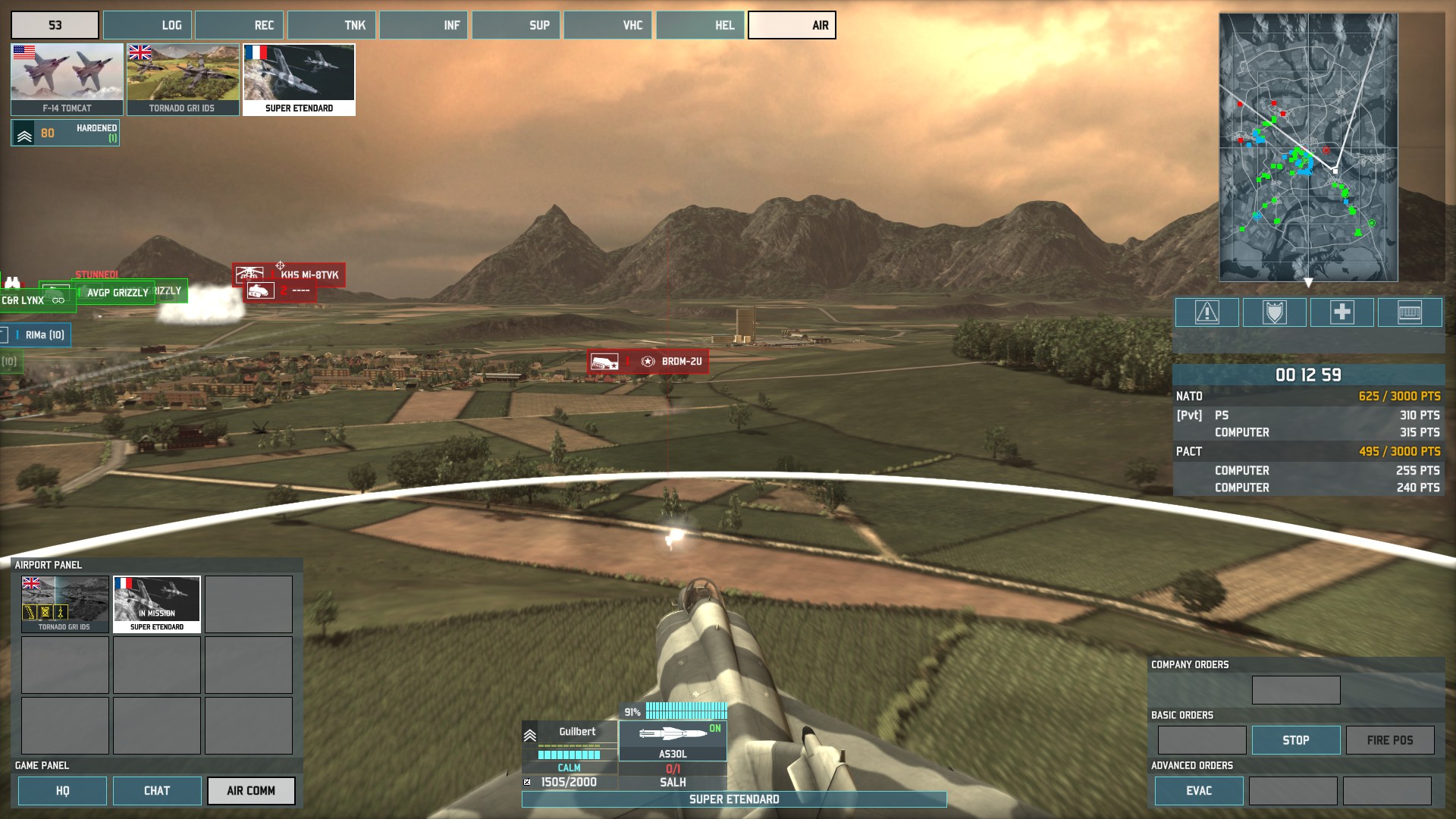Click the tactical minimap

(x=1308, y=147)
